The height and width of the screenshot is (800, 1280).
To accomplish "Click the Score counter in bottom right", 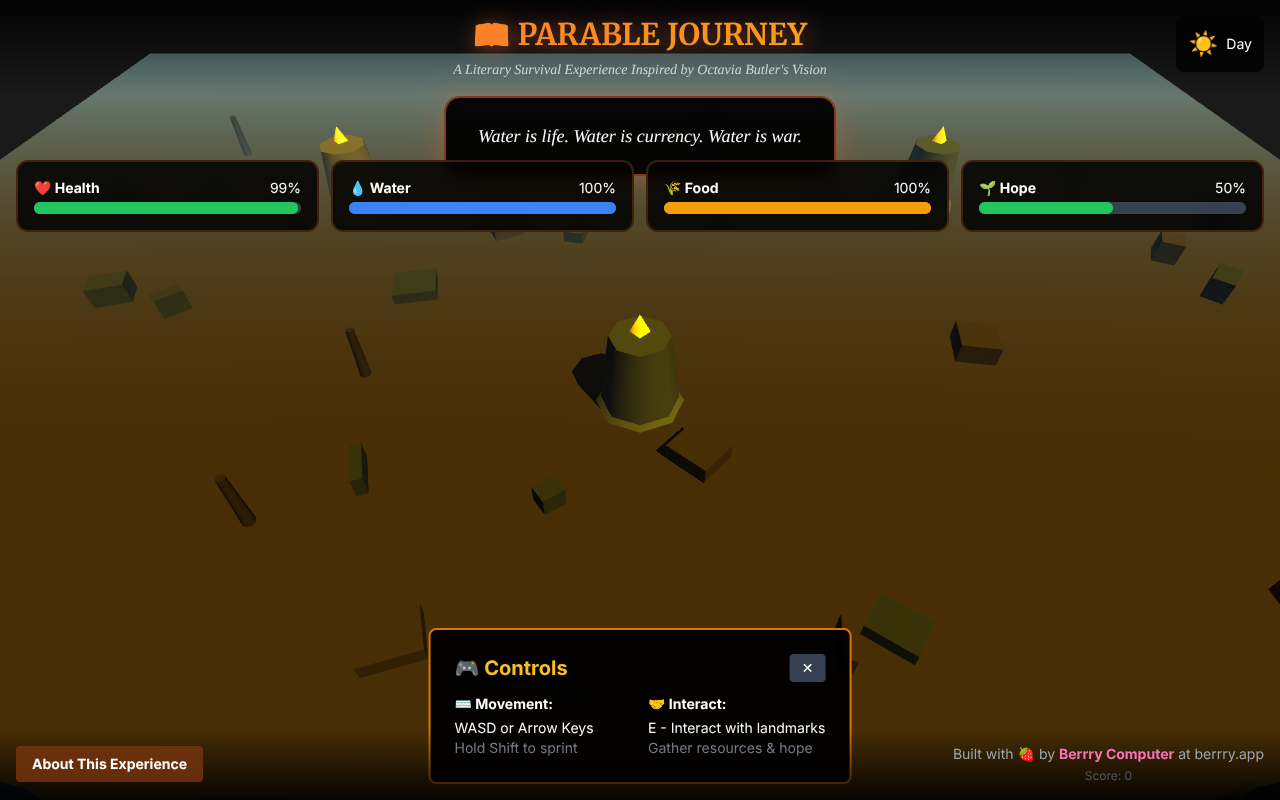I will 1108,775.
